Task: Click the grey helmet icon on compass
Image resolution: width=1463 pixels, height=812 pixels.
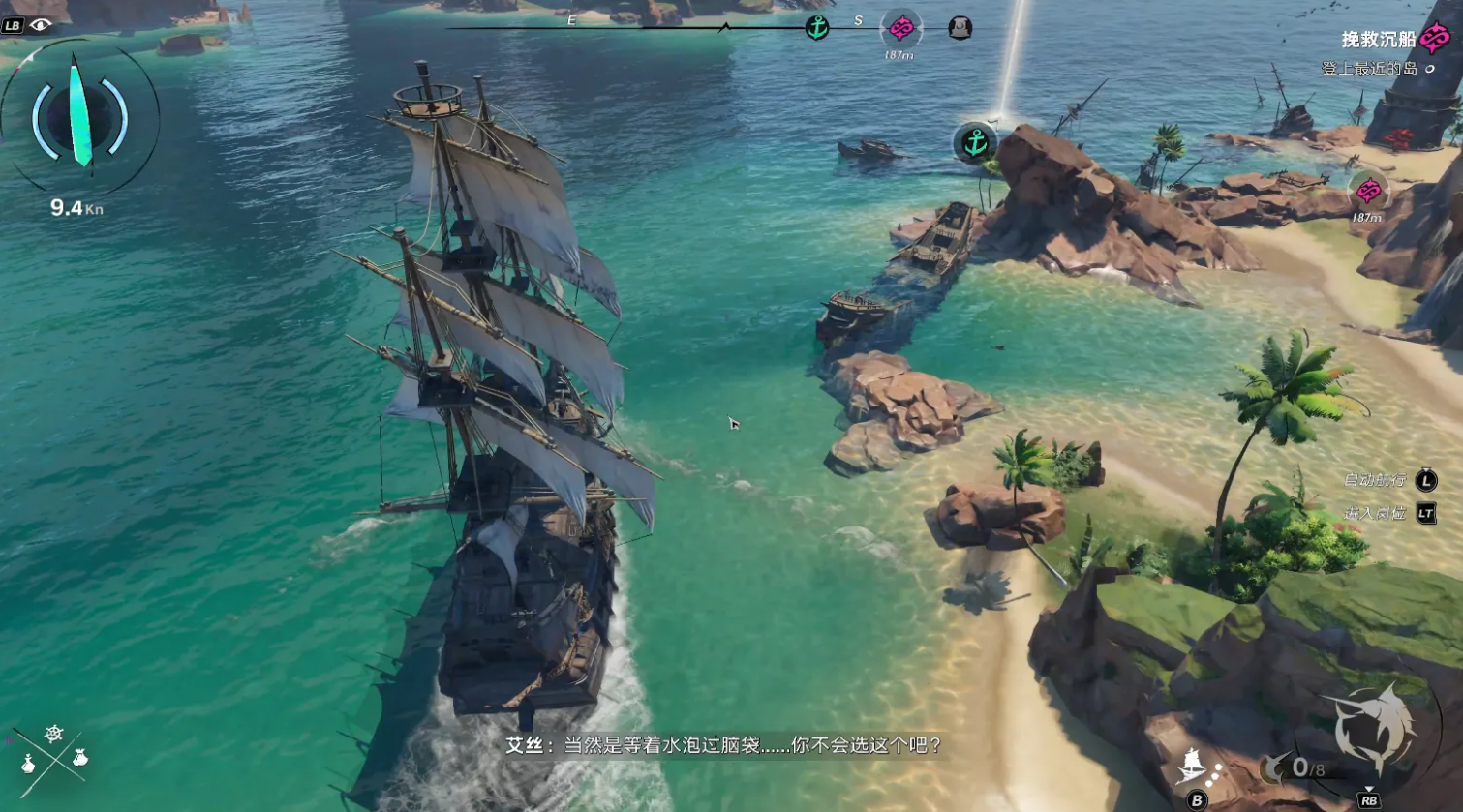Action: (x=960, y=29)
